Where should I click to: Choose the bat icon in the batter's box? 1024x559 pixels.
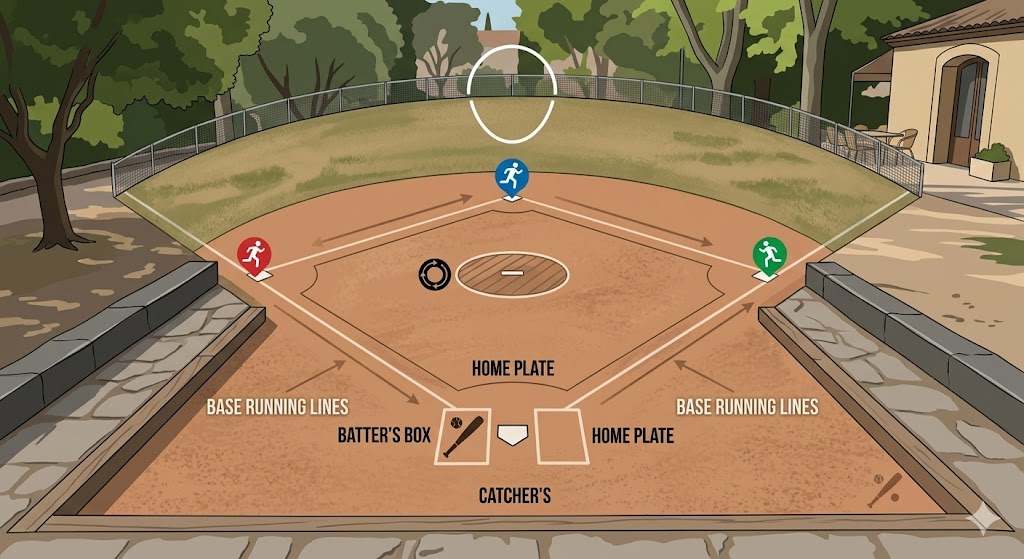[463, 436]
